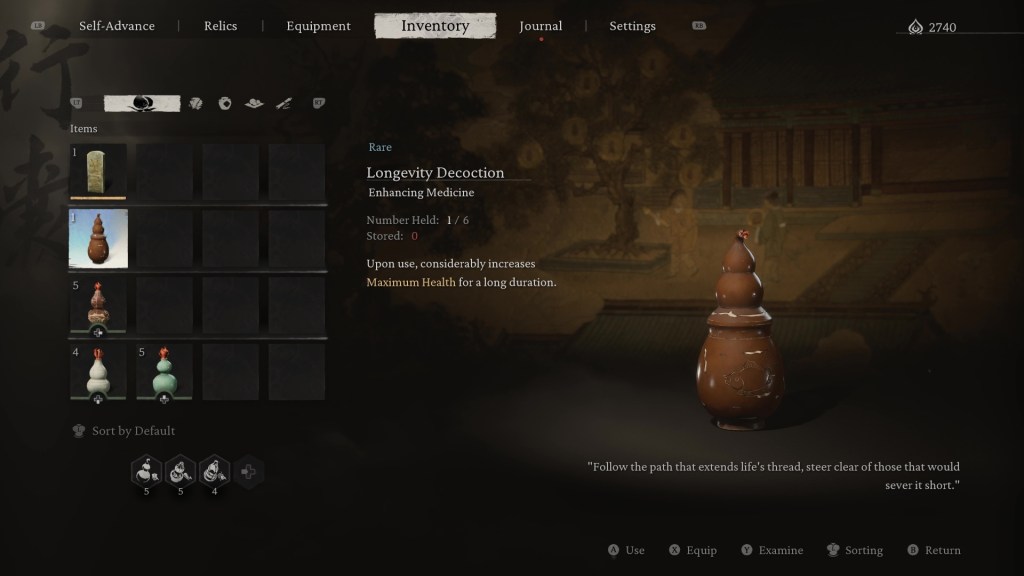Open the Self-Advance tab
Screen dimensions: 1024x576
pos(117,26)
